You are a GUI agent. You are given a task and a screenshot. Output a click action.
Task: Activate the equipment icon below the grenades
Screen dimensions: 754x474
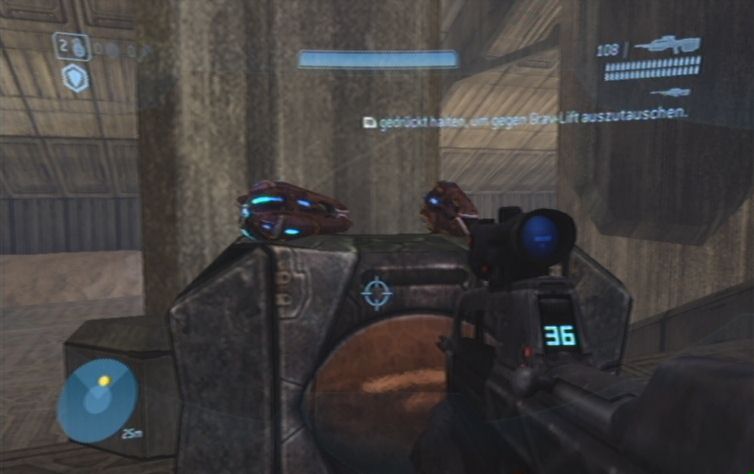(75, 78)
